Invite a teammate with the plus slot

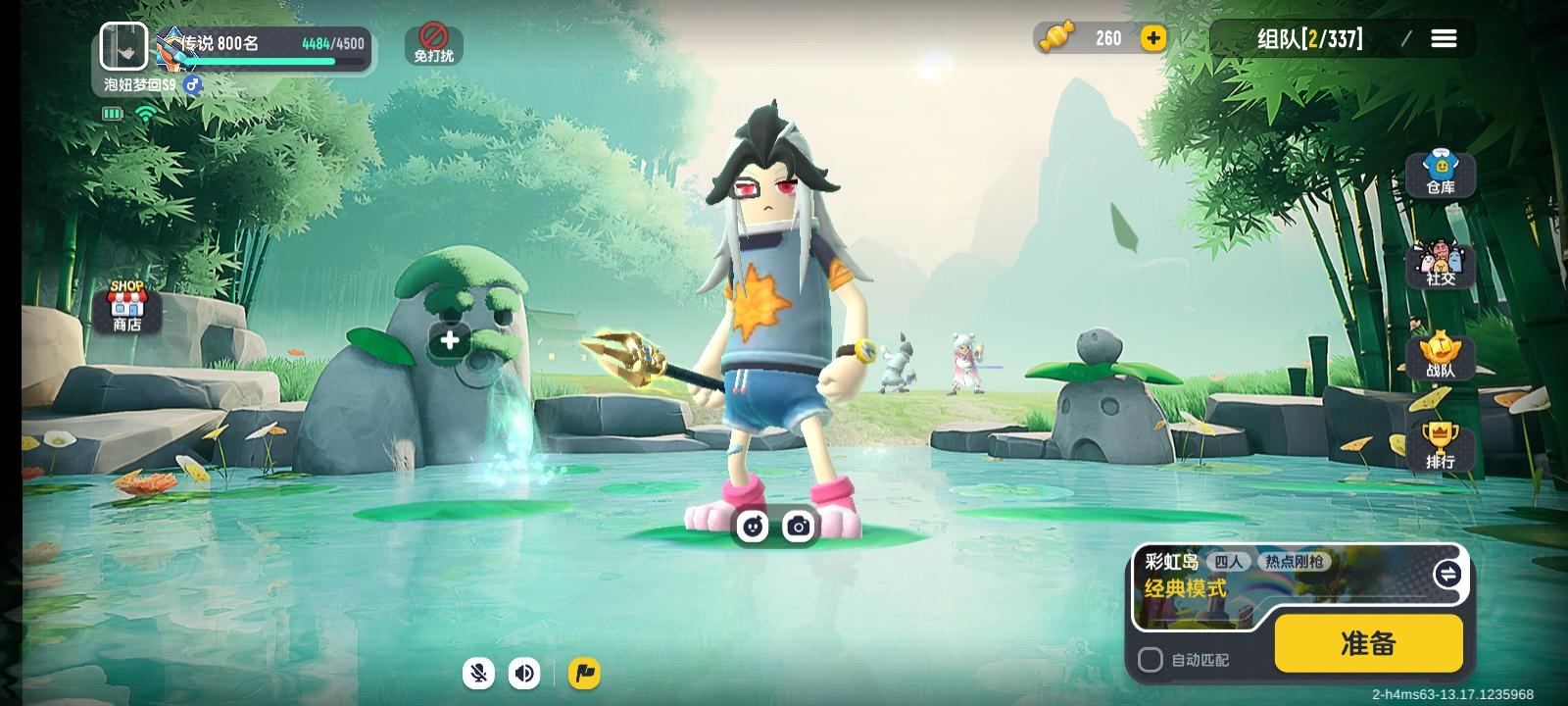coord(449,340)
